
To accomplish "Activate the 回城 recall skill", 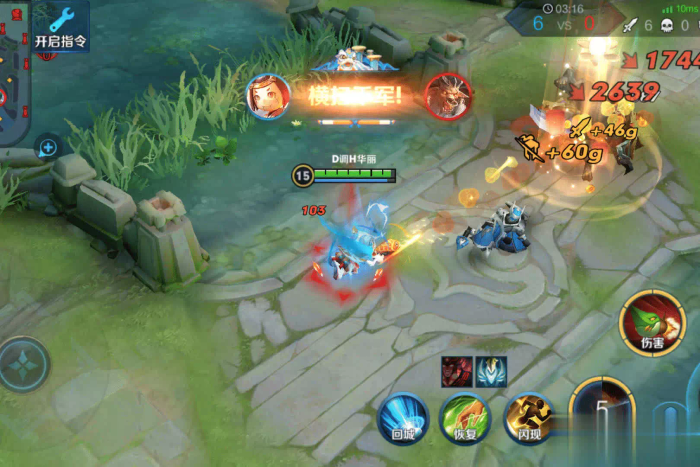I will (403, 414).
